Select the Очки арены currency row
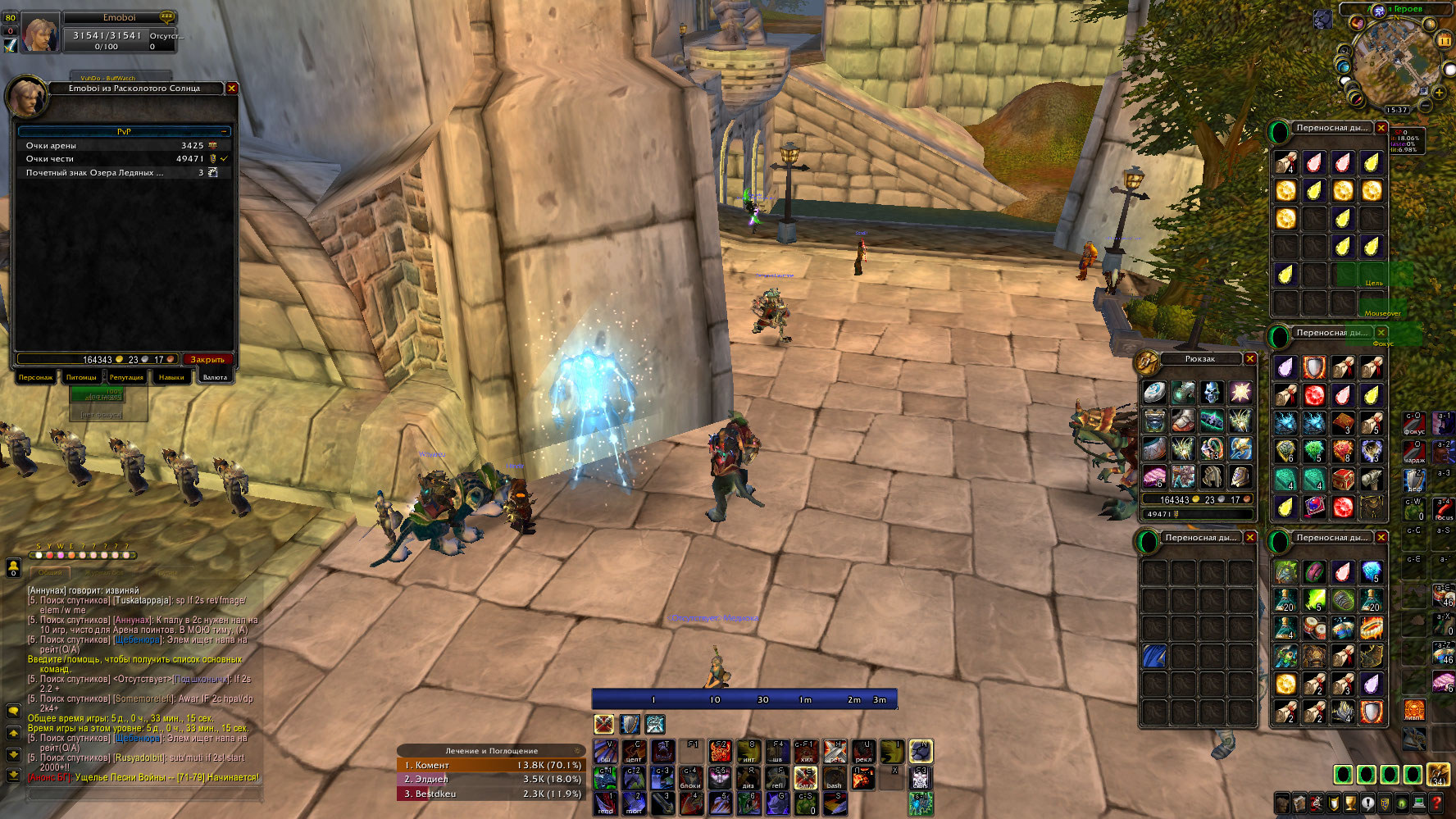The height and width of the screenshot is (819, 1456). (x=123, y=146)
